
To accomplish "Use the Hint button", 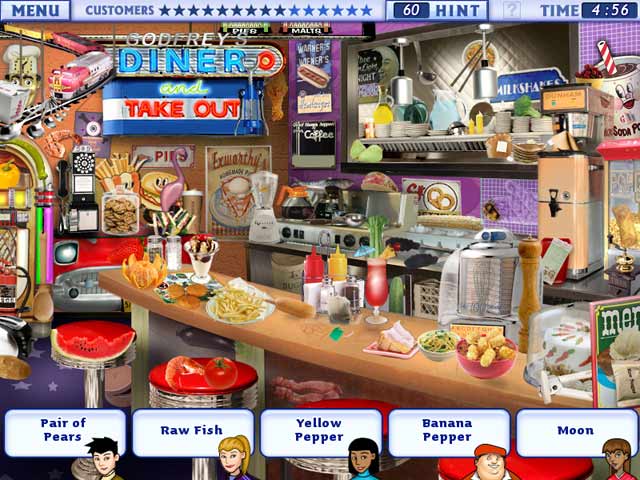I will point(439,10).
